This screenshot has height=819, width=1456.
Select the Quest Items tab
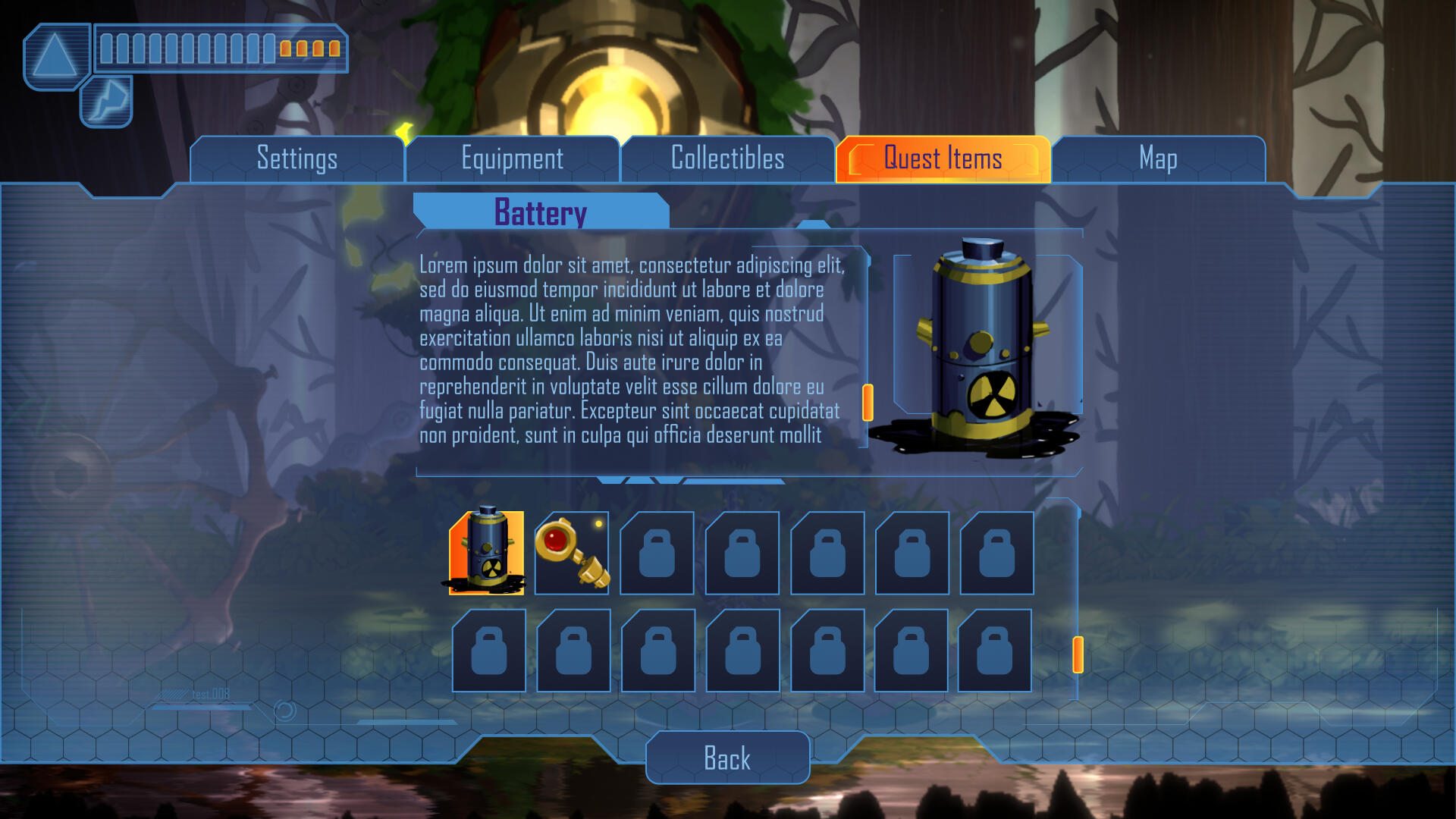943,159
